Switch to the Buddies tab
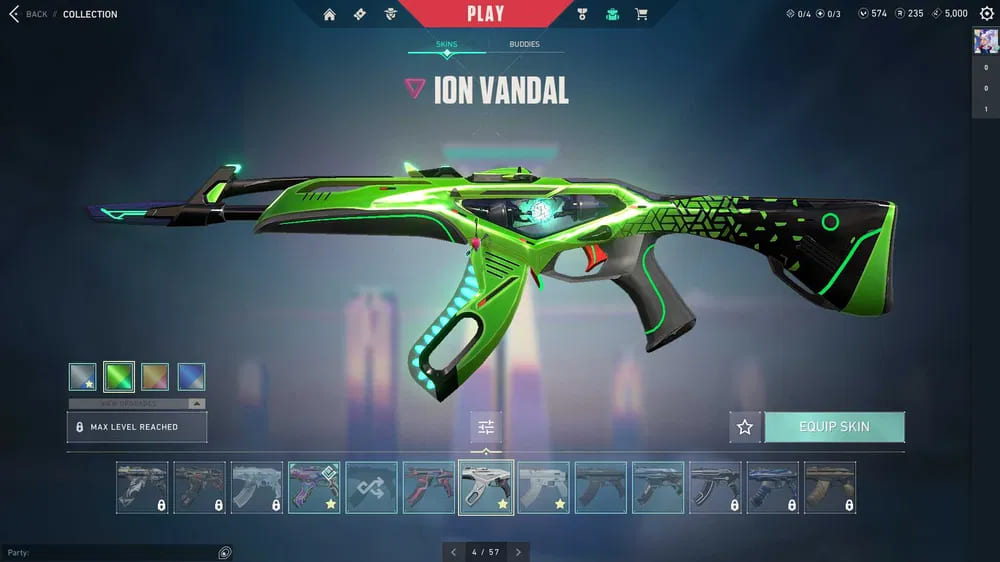 tap(524, 45)
